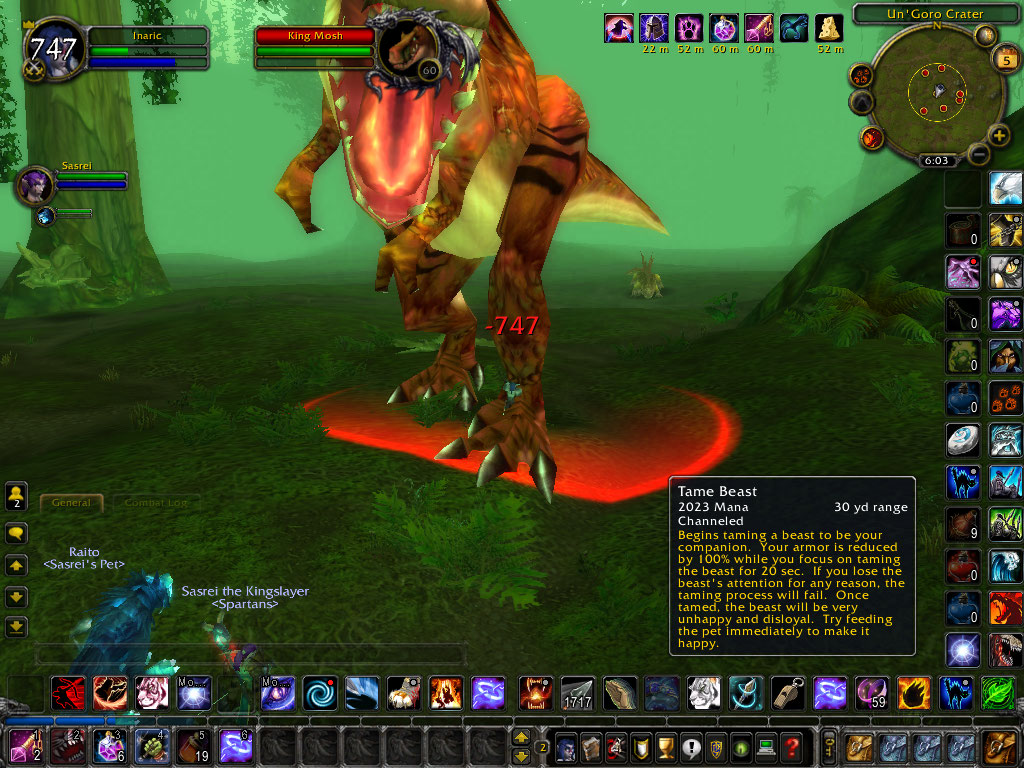Open the calendar button showing 5
Viewport: 1024px width, 768px height.
pyautogui.click(x=1003, y=59)
